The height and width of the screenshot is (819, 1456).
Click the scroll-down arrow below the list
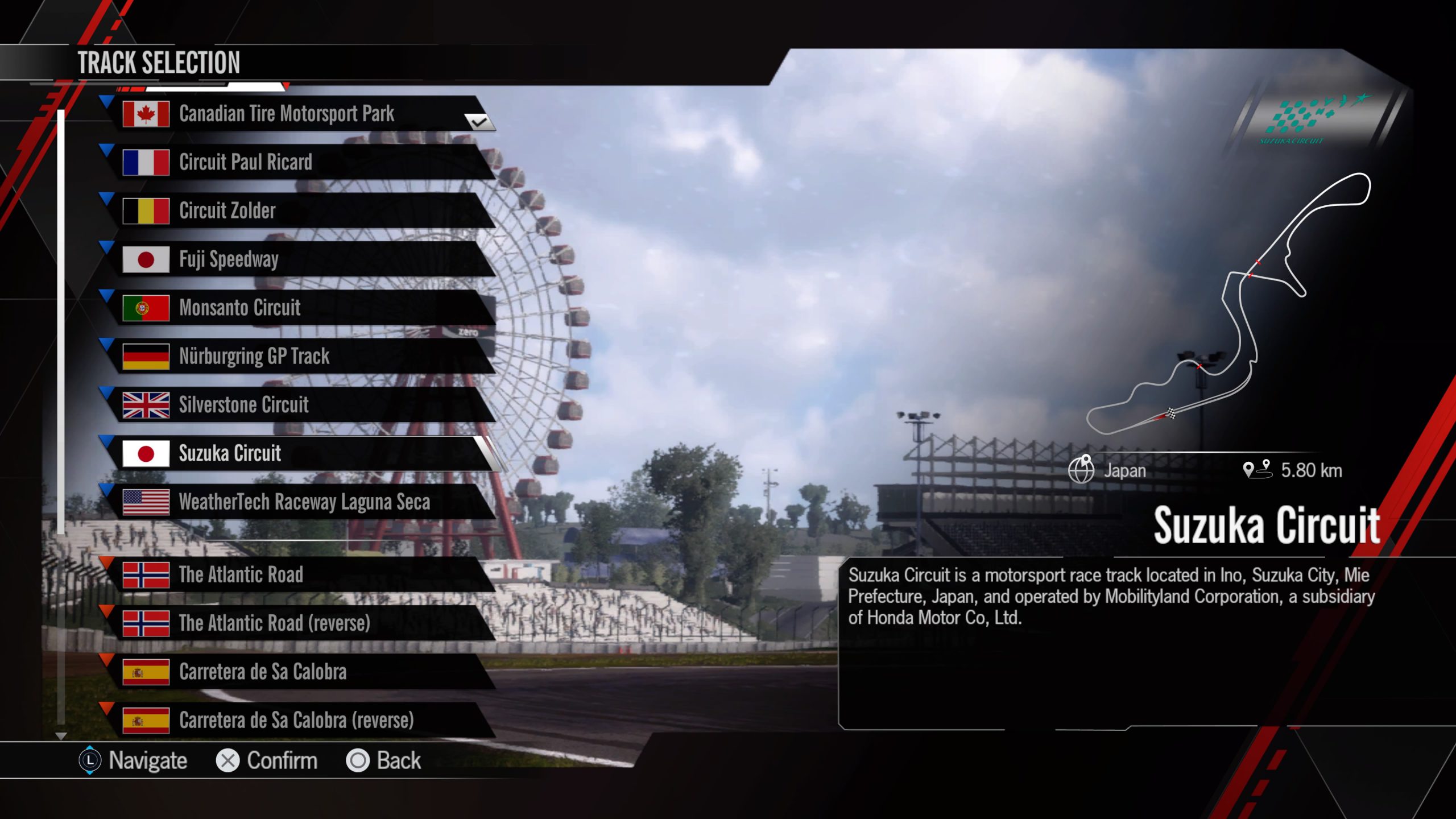coord(61,736)
